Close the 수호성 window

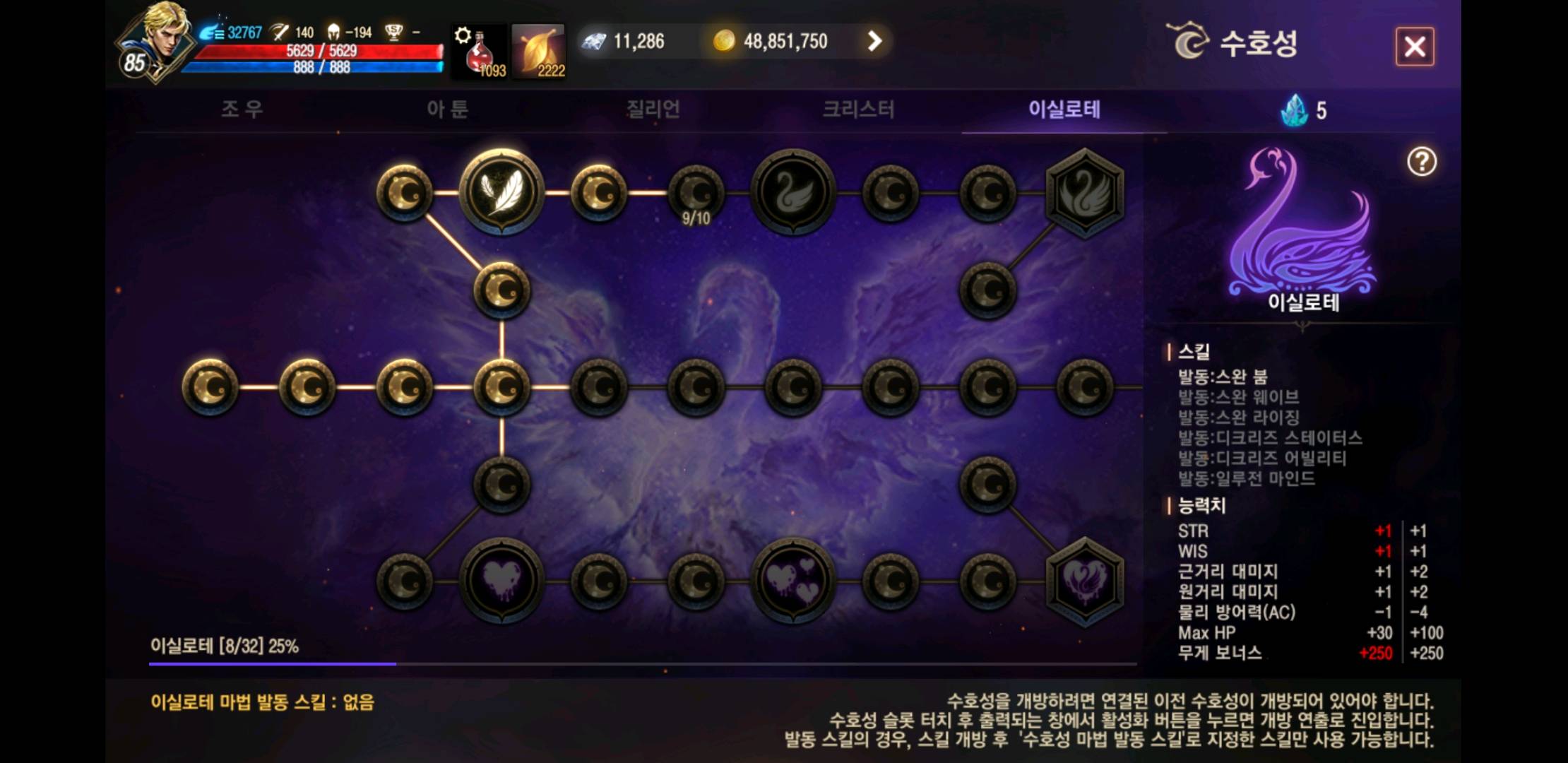point(1414,47)
